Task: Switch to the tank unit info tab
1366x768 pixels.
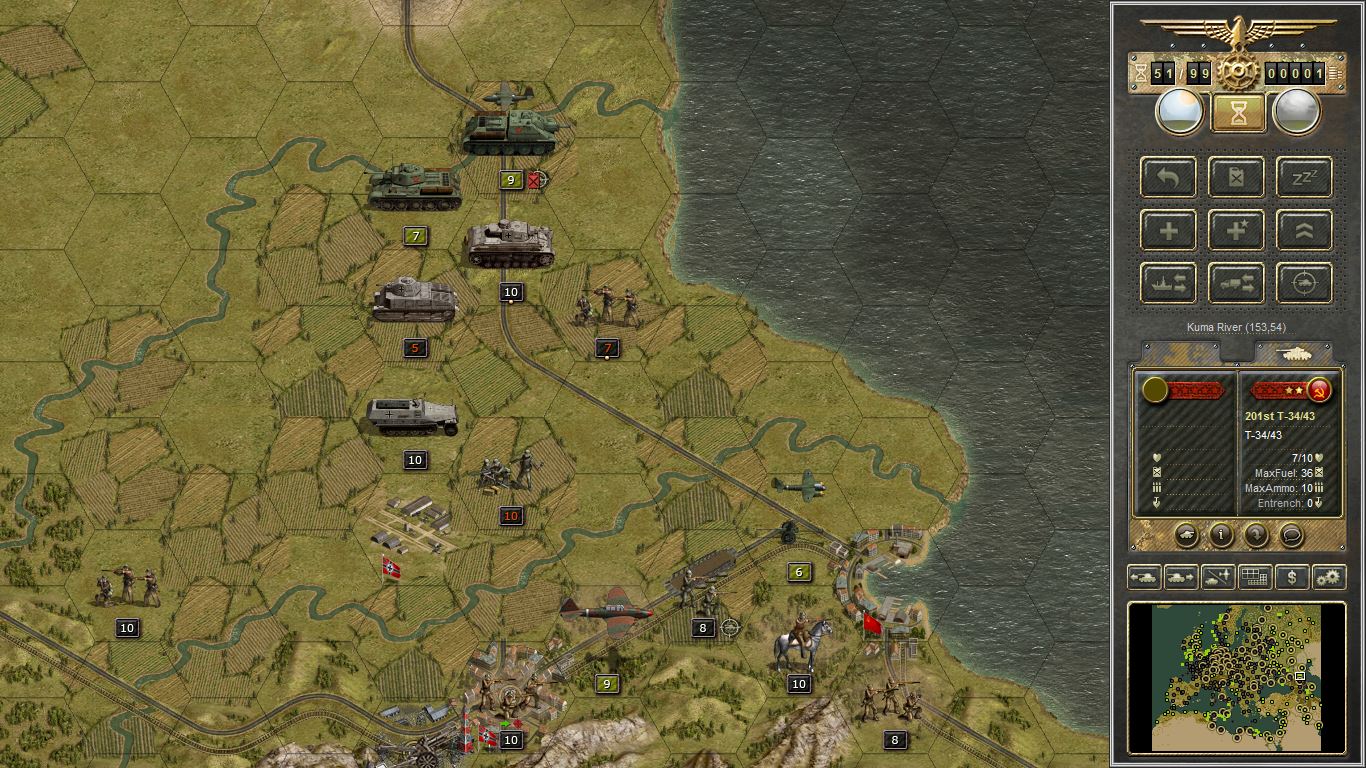Action: click(1295, 353)
